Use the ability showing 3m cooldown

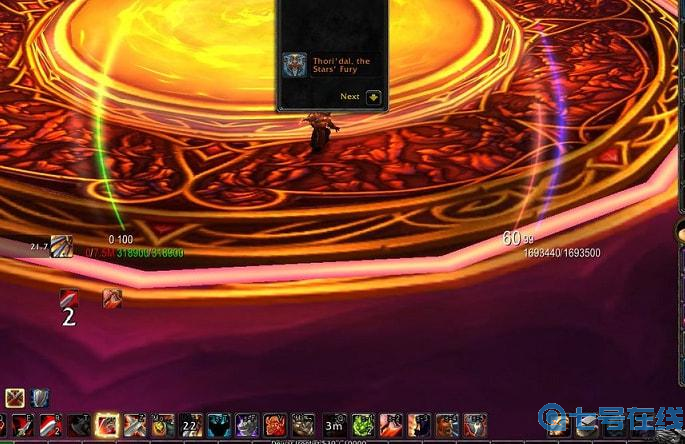pyautogui.click(x=334, y=426)
